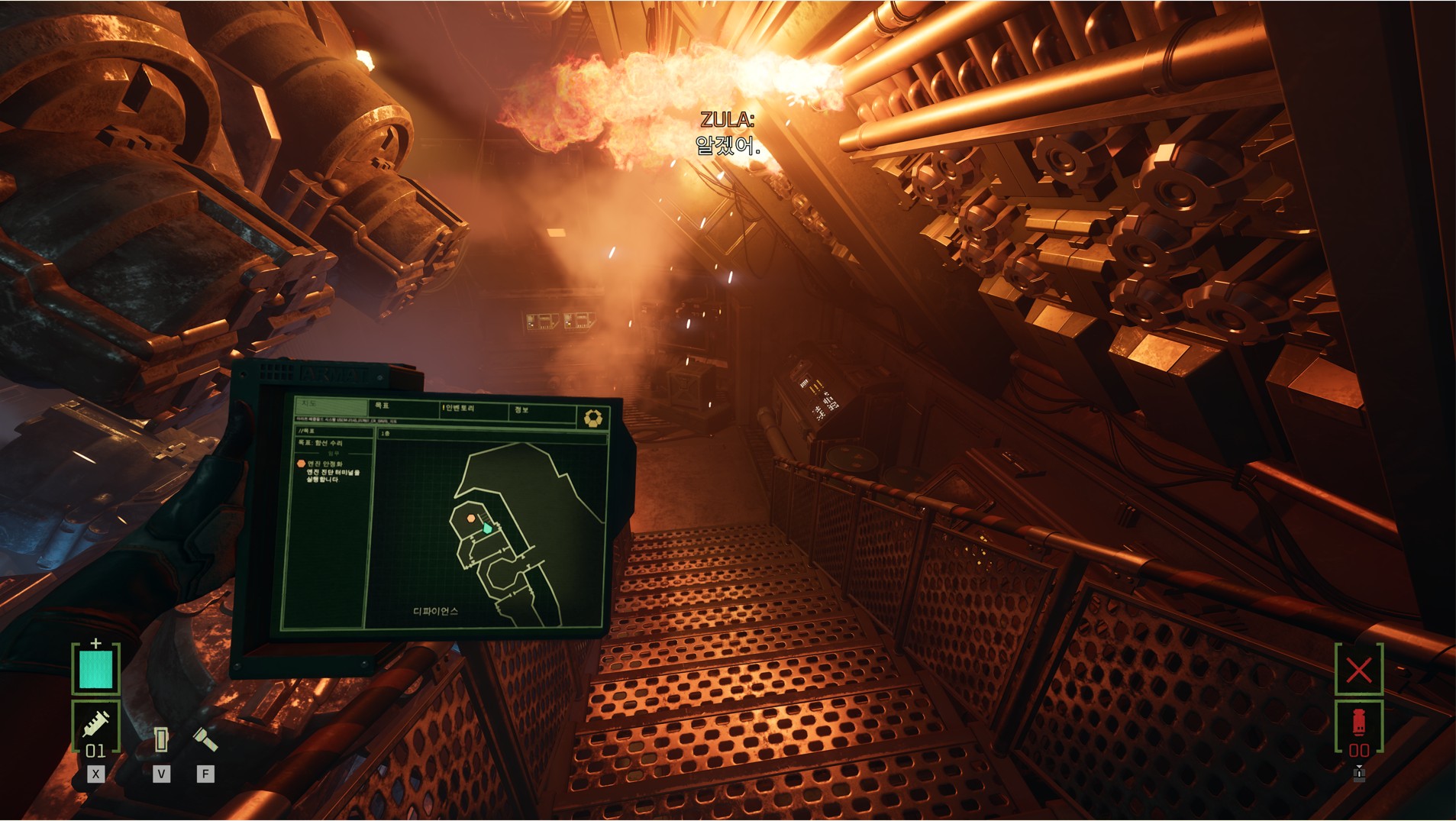Image resolution: width=1456 pixels, height=821 pixels.
Task: Switch to the 목표 tab on tablet
Action: tap(383, 406)
